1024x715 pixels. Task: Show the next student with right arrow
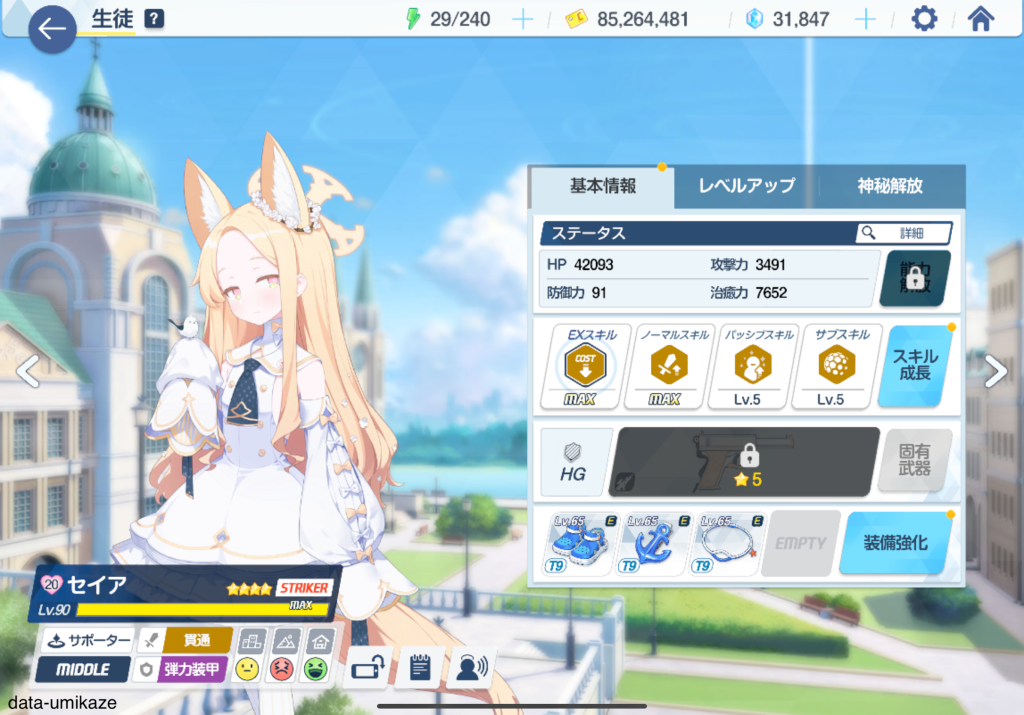pos(995,371)
